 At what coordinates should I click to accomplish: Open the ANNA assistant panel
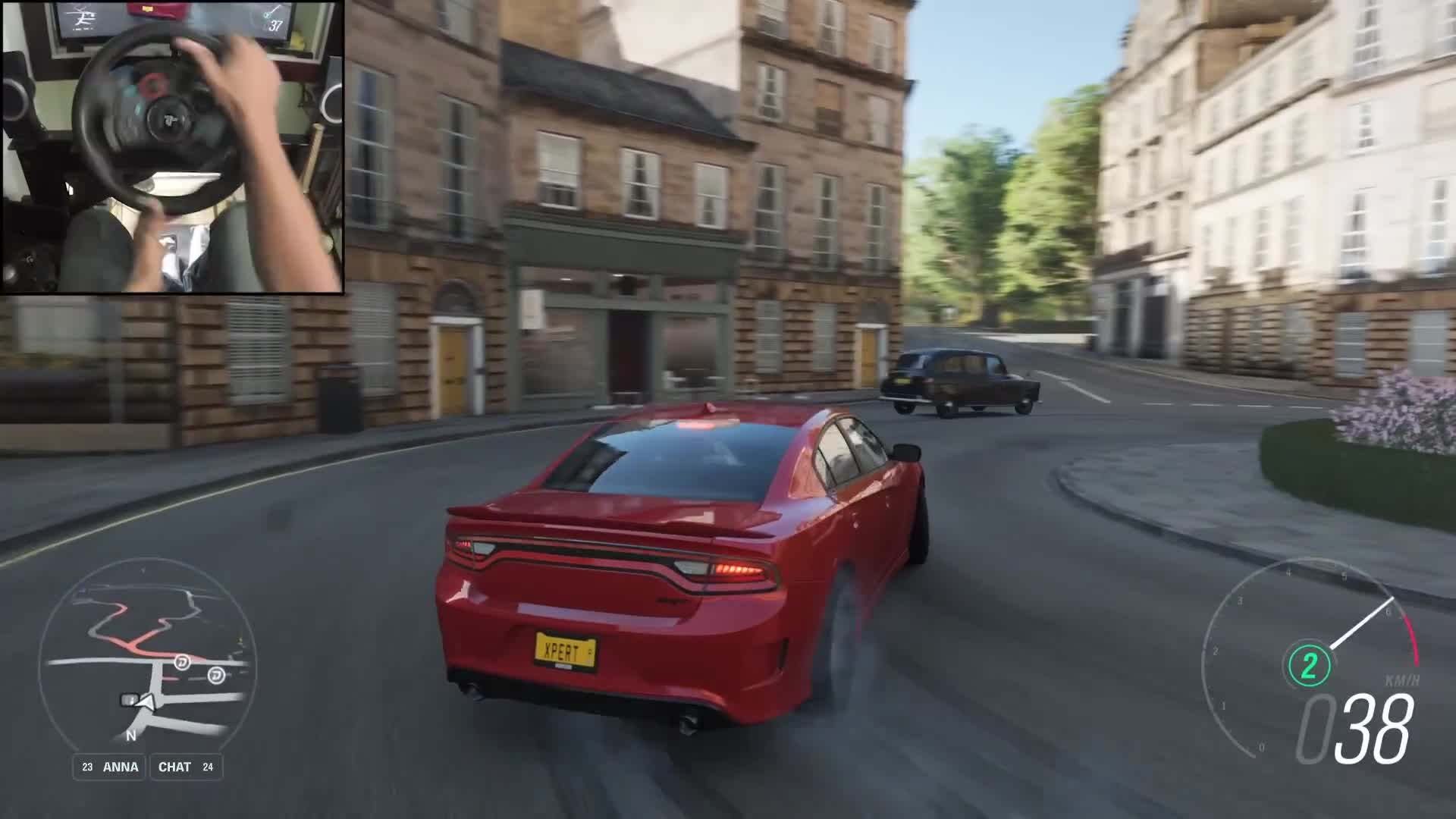click(x=120, y=767)
